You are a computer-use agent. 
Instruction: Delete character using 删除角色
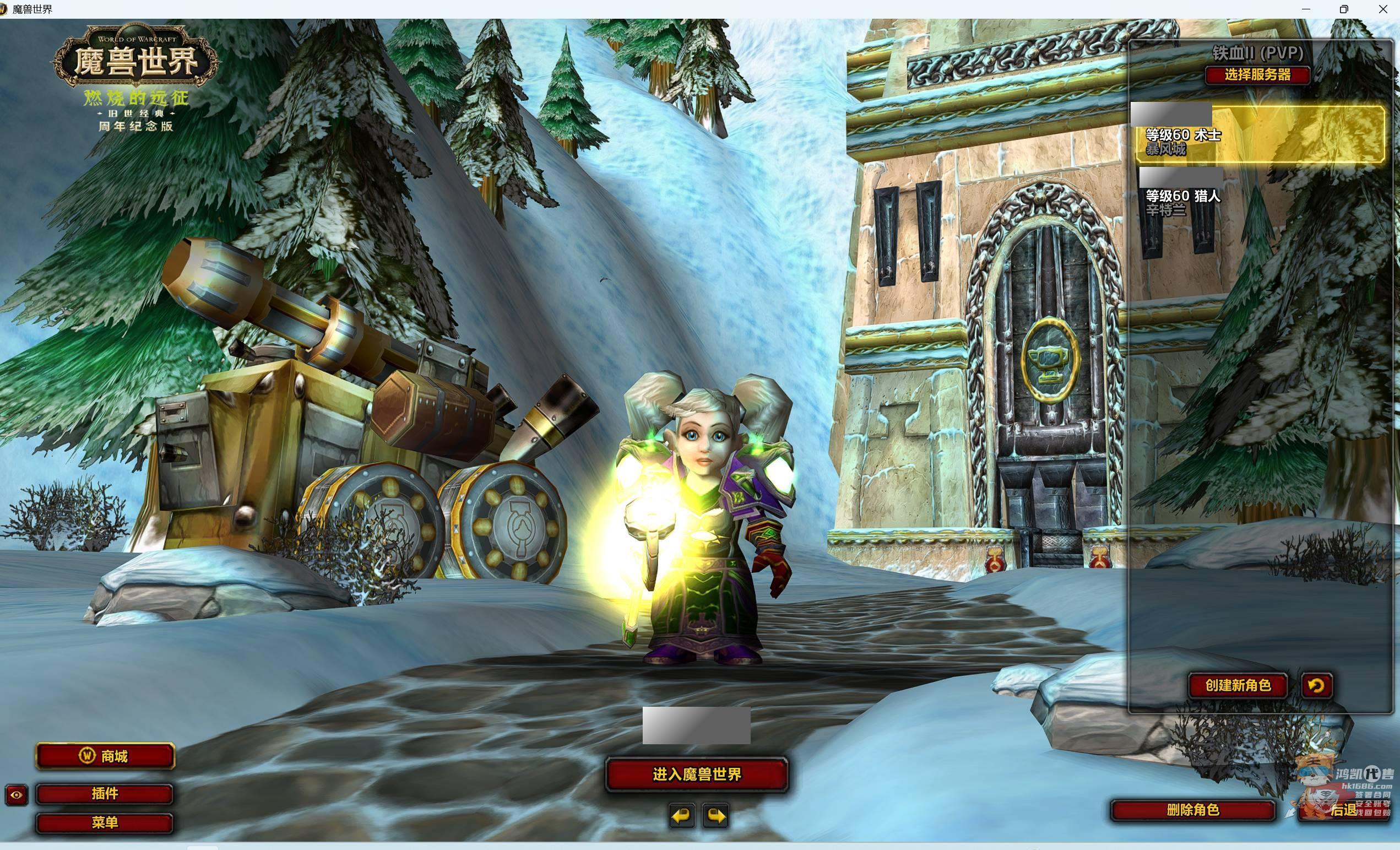pos(1192,810)
